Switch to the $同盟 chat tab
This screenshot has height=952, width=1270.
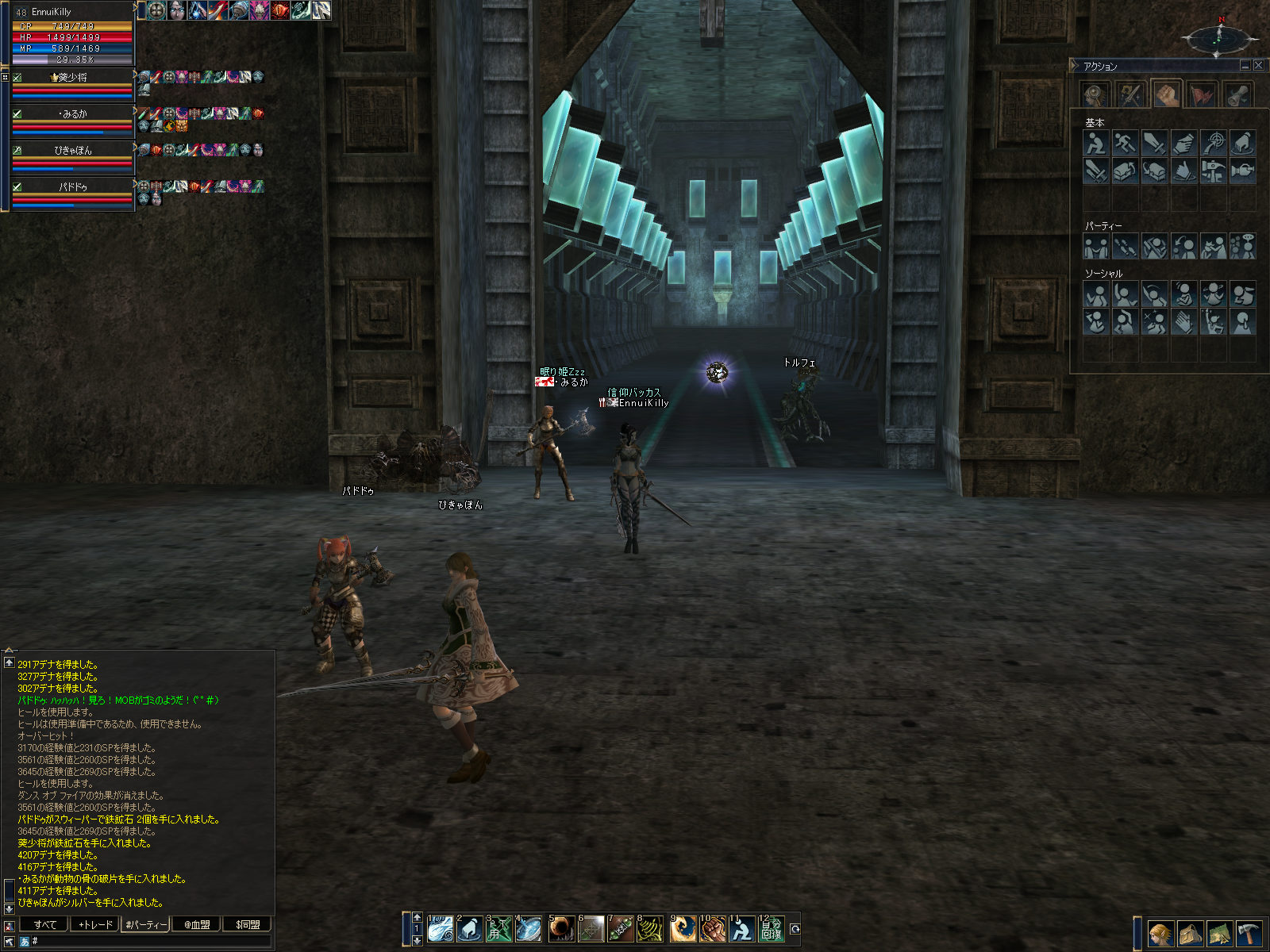[247, 924]
